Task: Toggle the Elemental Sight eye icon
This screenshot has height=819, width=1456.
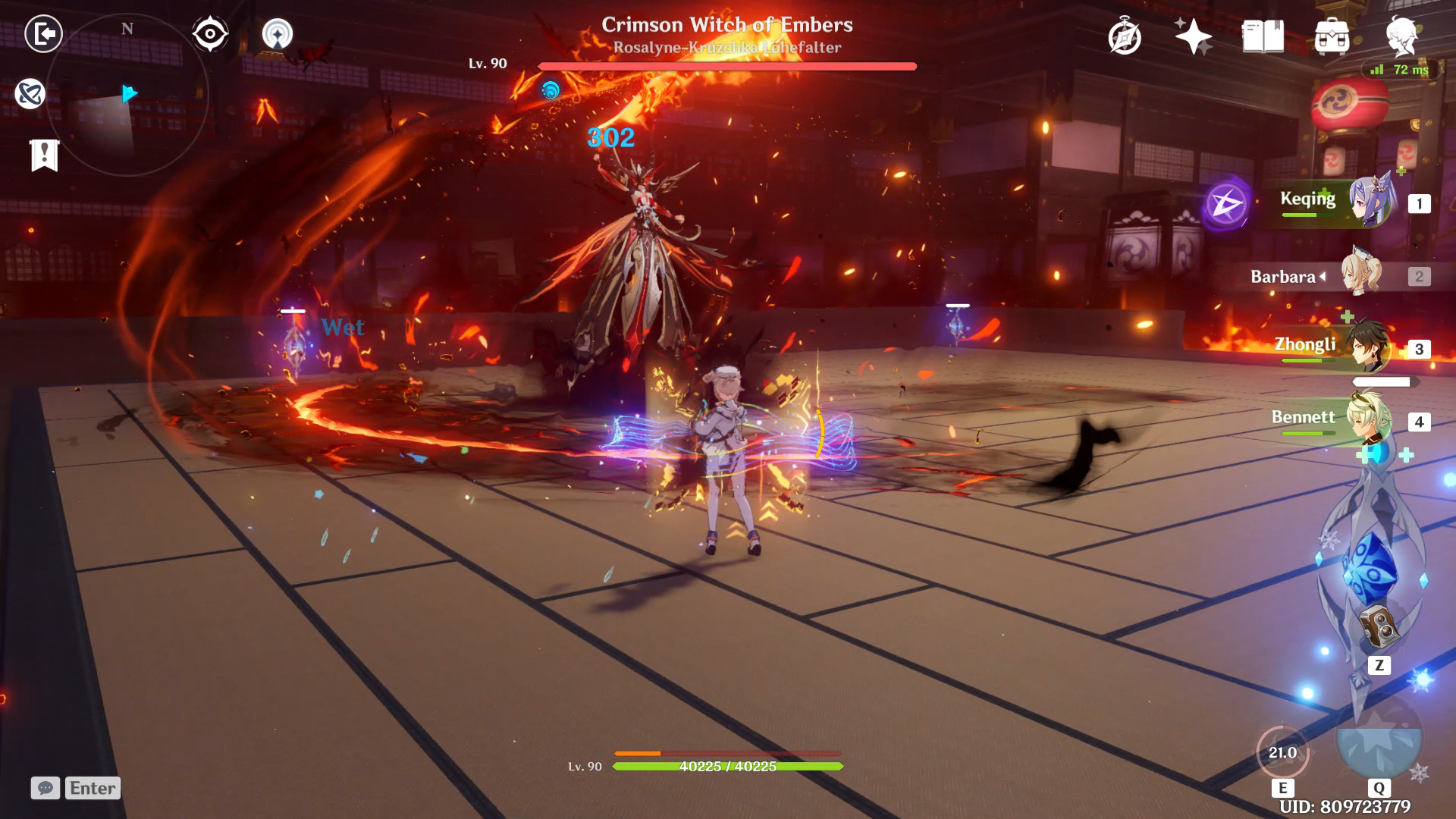Action: tap(210, 34)
